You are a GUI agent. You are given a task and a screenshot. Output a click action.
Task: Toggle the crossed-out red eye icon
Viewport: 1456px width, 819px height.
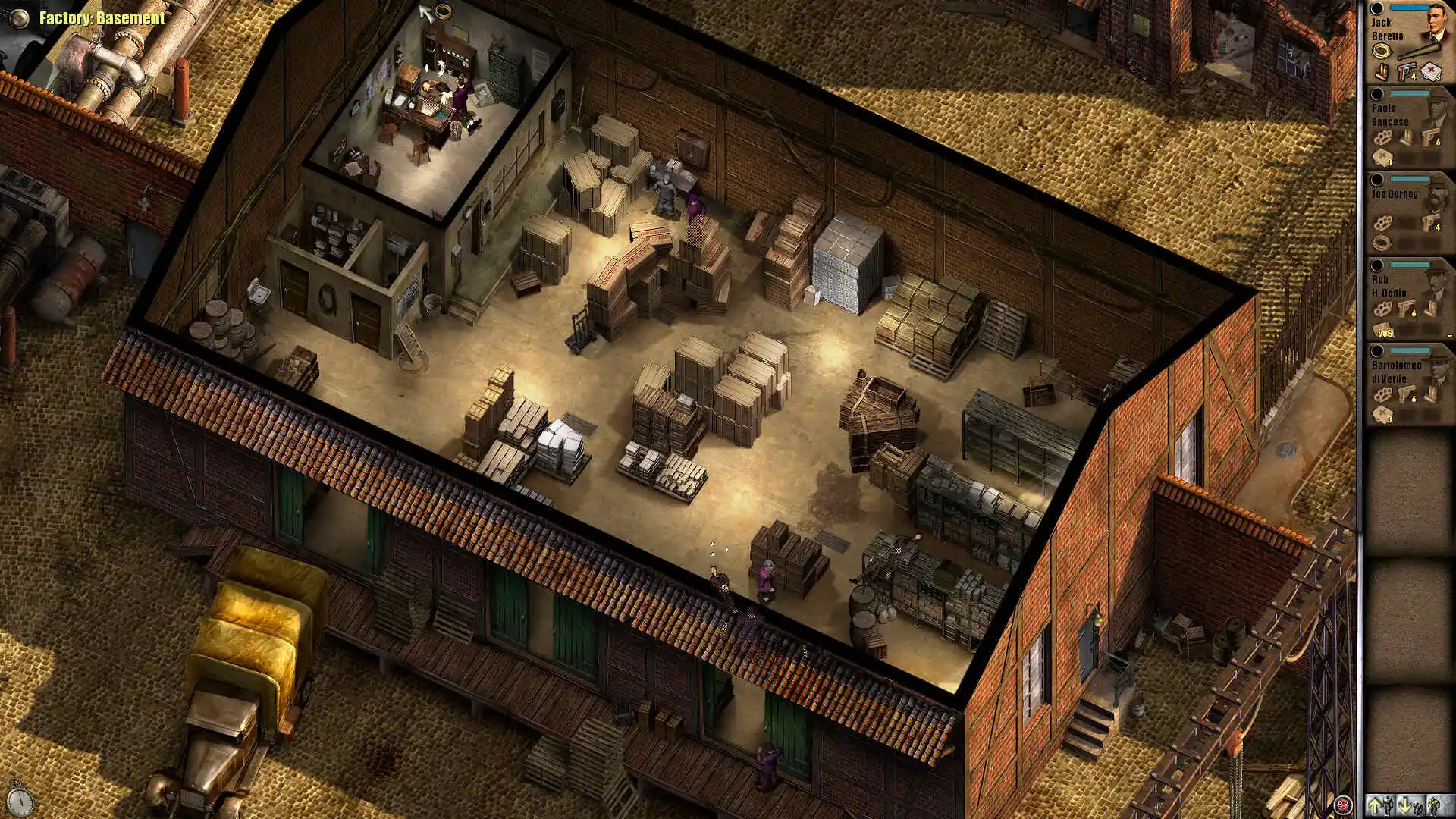(x=1342, y=805)
